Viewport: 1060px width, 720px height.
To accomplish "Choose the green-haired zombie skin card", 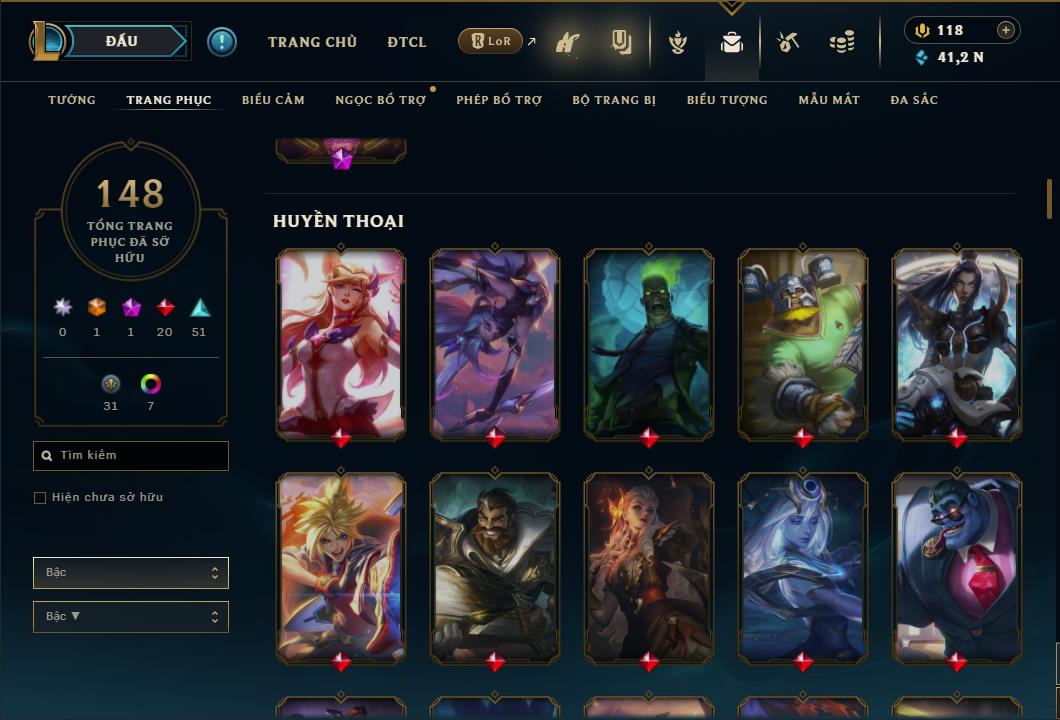I will tap(649, 342).
